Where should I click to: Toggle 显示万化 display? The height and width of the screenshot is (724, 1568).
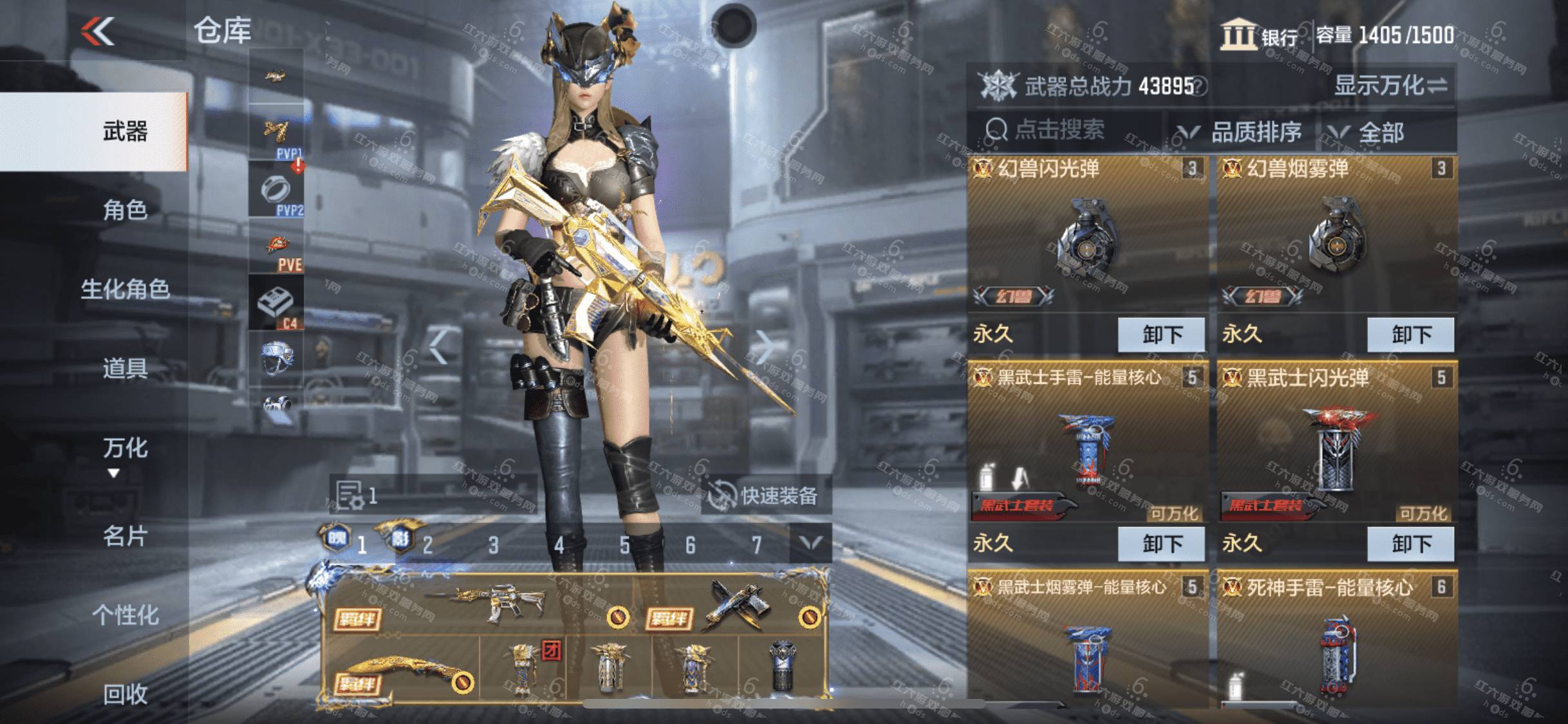[x=1390, y=86]
